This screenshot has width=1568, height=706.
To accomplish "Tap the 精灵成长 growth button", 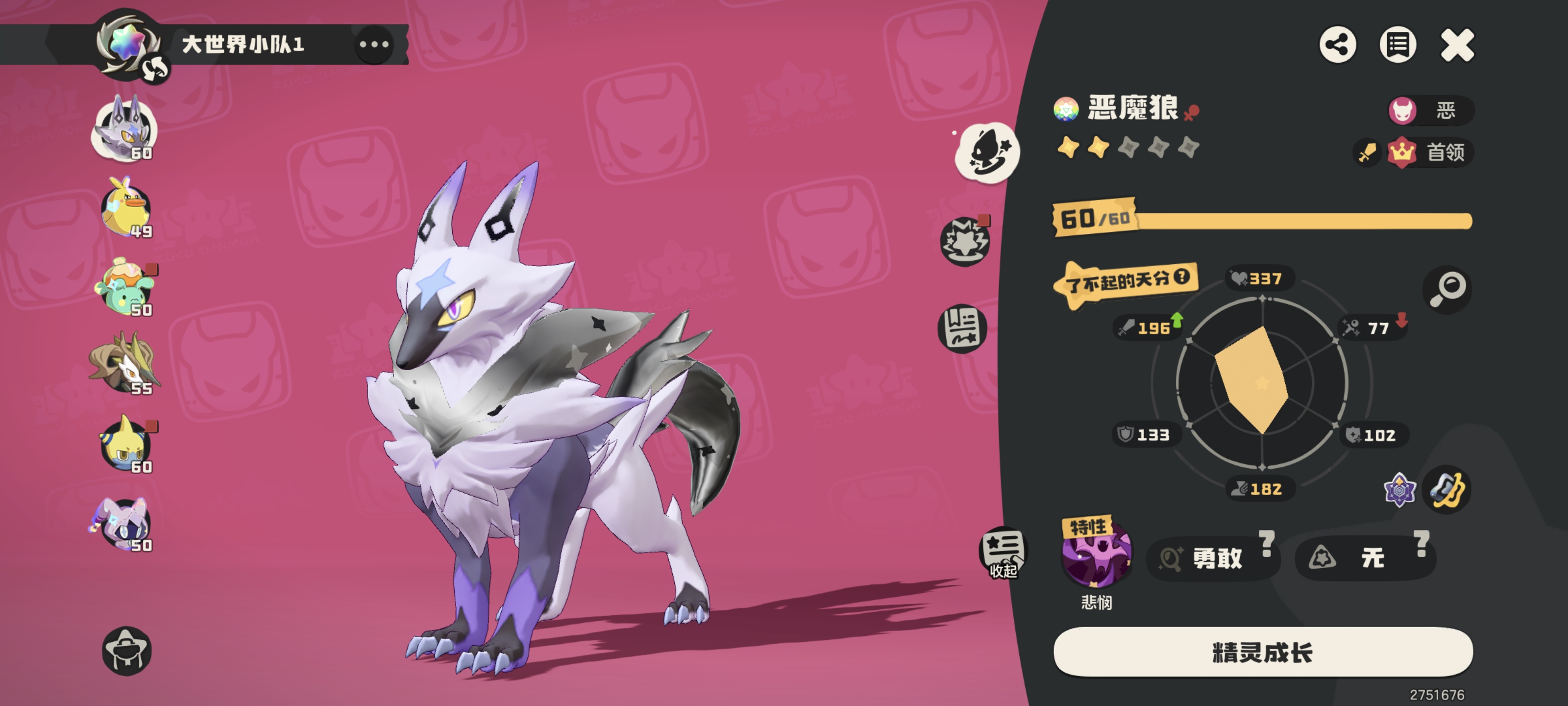I will pyautogui.click(x=1262, y=652).
